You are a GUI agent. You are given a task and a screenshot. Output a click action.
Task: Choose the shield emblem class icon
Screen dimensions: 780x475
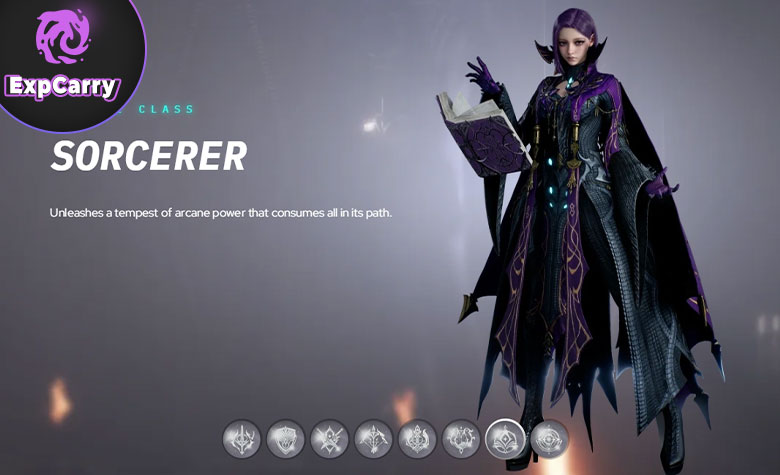click(286, 438)
